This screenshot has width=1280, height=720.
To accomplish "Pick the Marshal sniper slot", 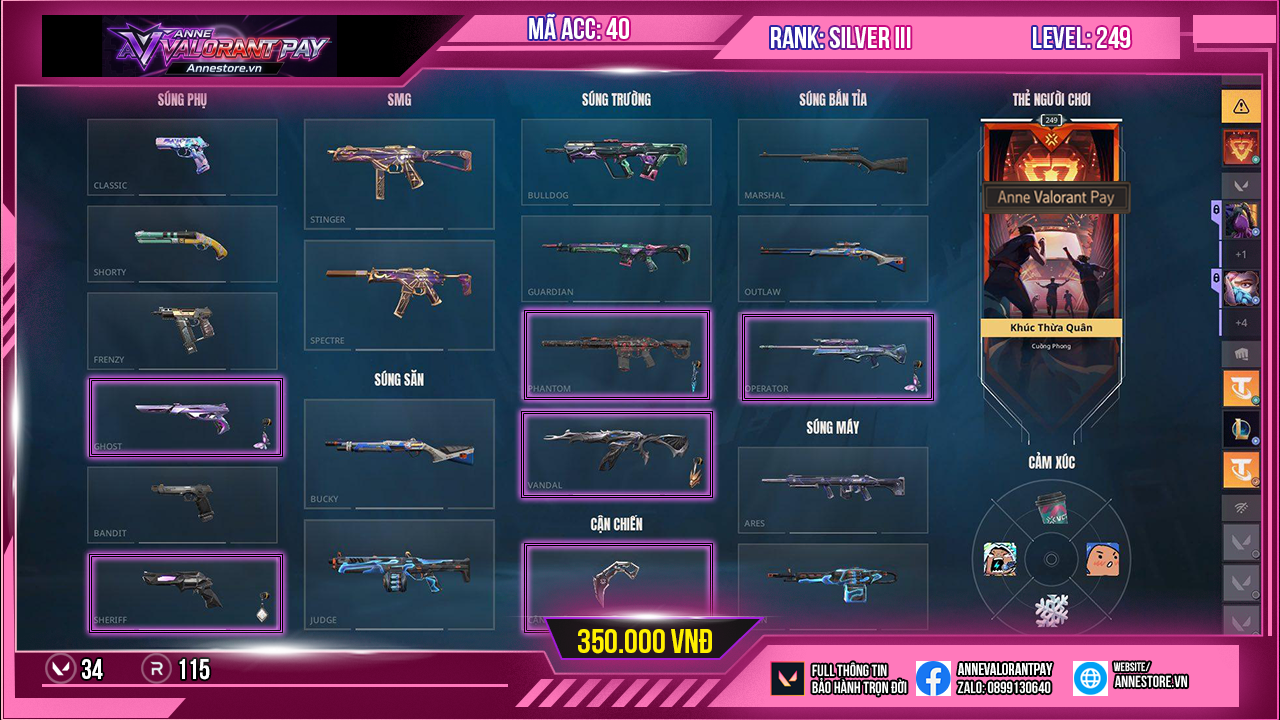I will point(833,162).
